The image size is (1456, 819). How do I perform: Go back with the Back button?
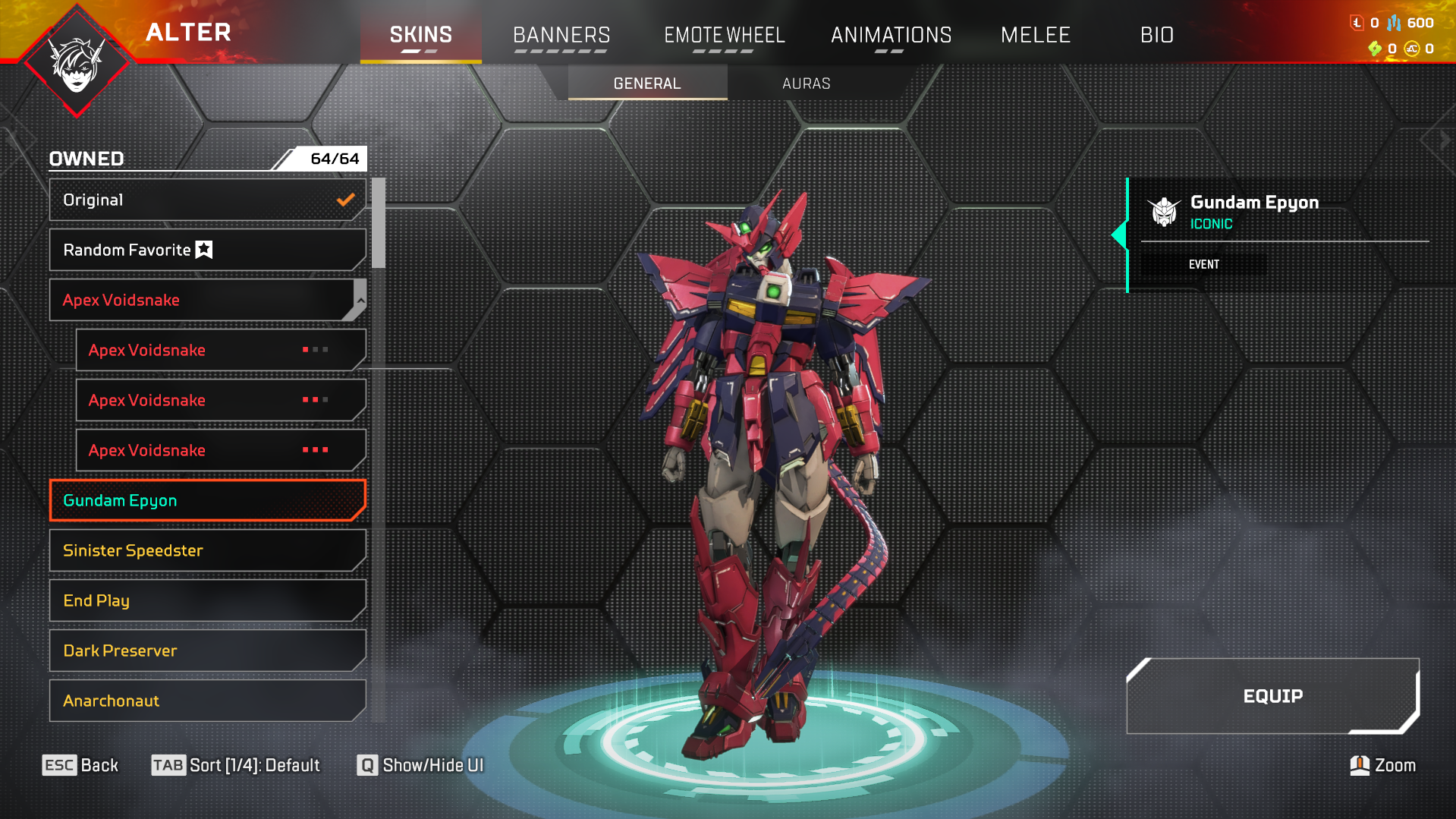coord(80,765)
